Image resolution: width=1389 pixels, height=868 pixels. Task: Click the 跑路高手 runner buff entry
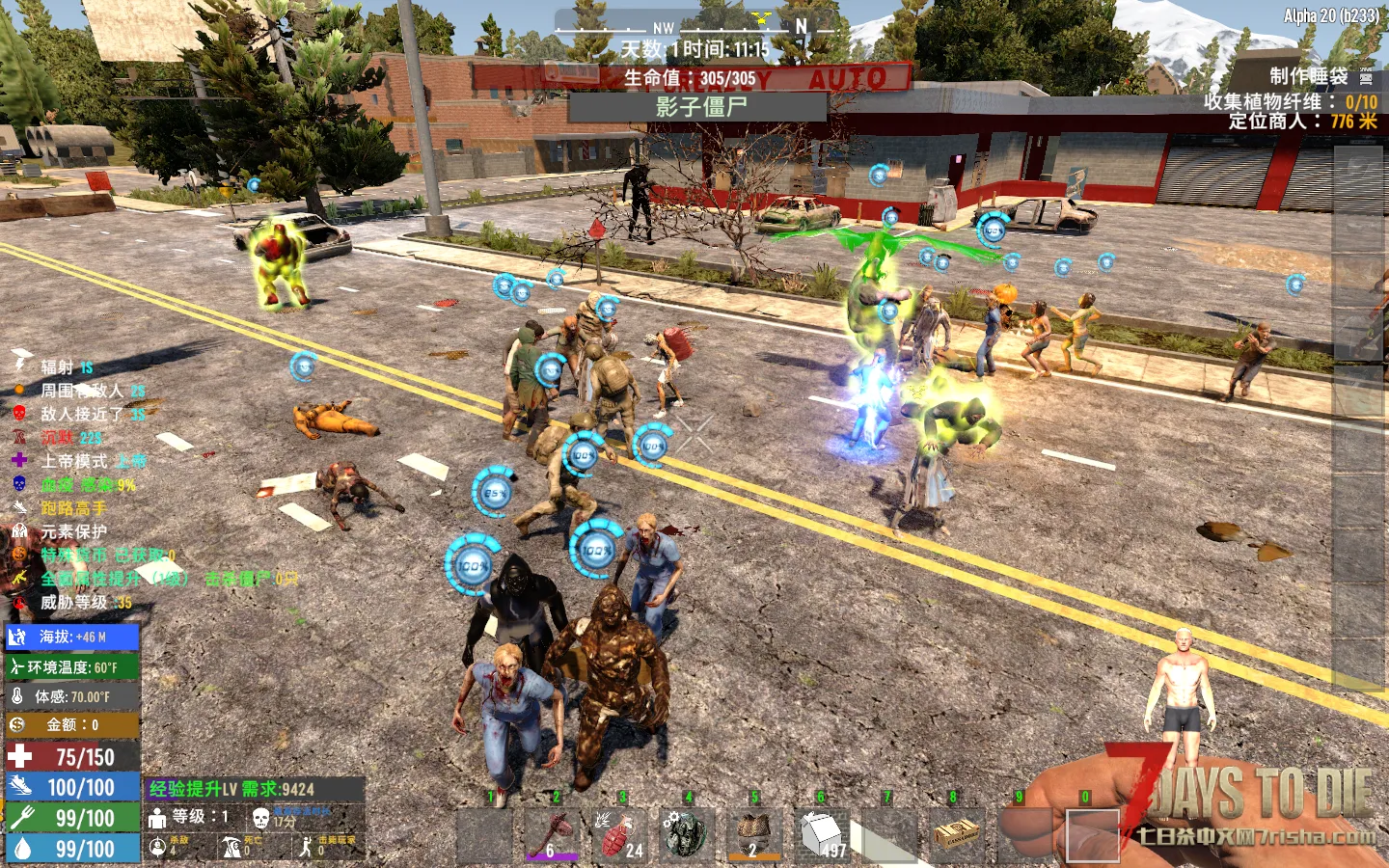pyautogui.click(x=72, y=508)
